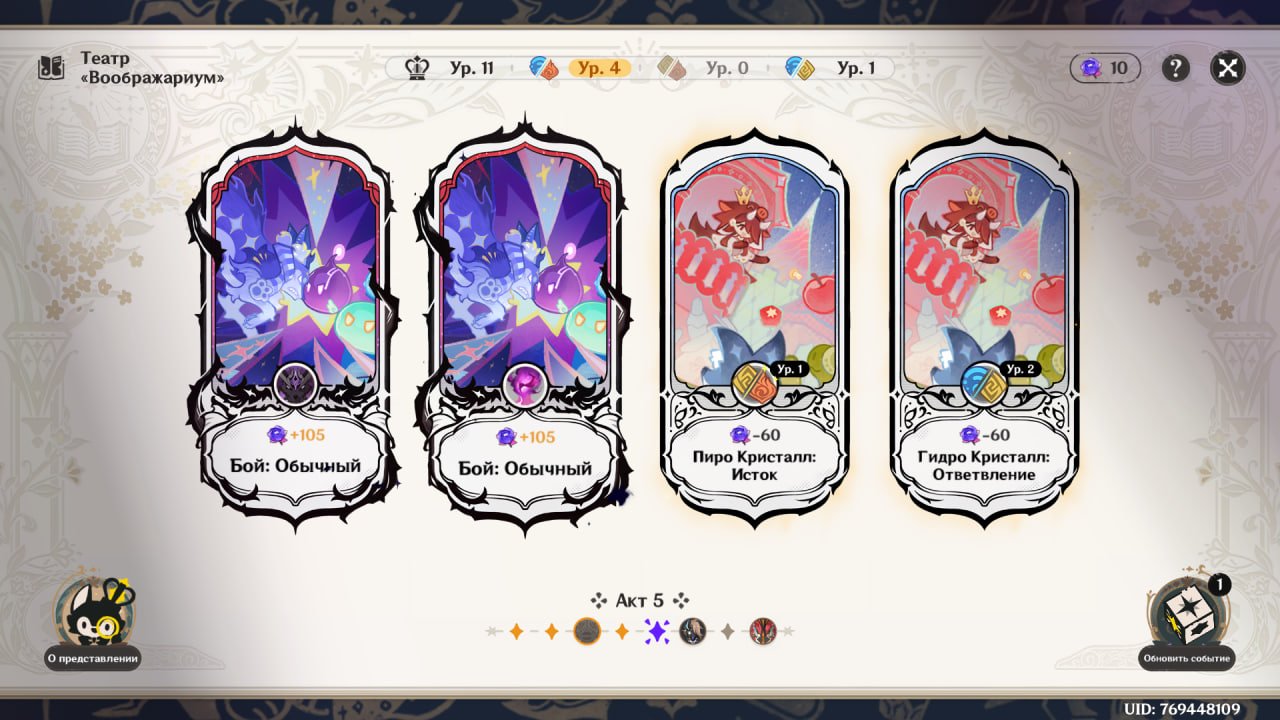
Task: Select the red boss portrait on act track
Action: (x=763, y=631)
